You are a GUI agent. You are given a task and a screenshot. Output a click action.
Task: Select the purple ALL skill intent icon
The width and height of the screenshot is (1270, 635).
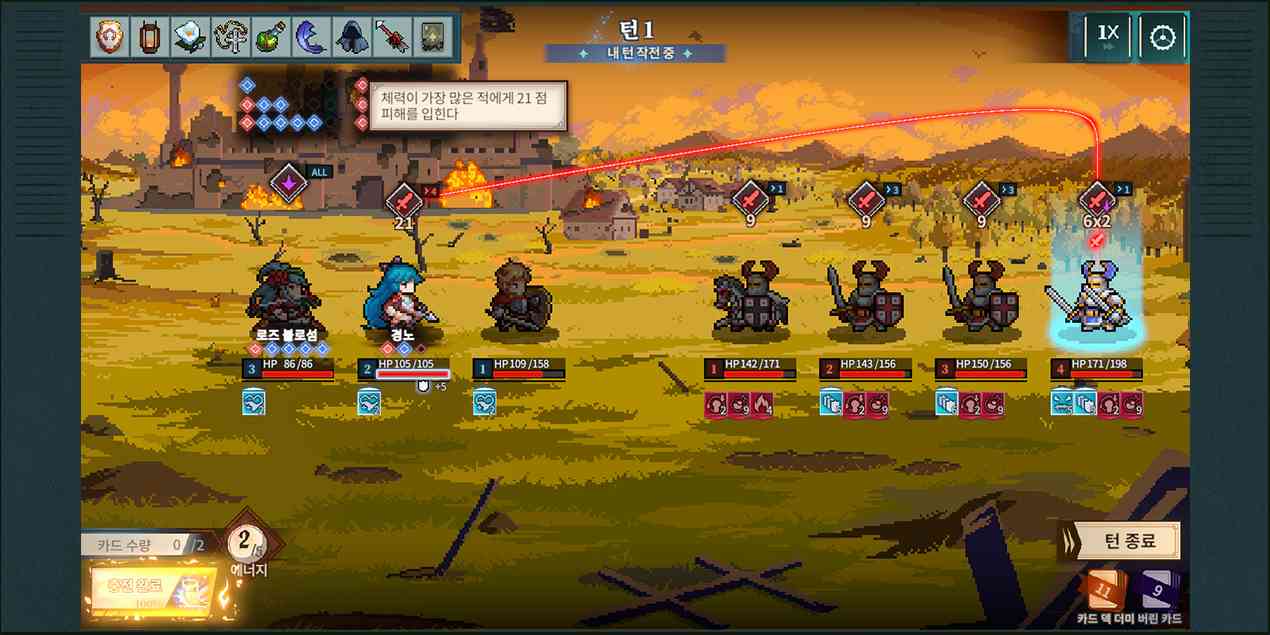pyautogui.click(x=288, y=183)
